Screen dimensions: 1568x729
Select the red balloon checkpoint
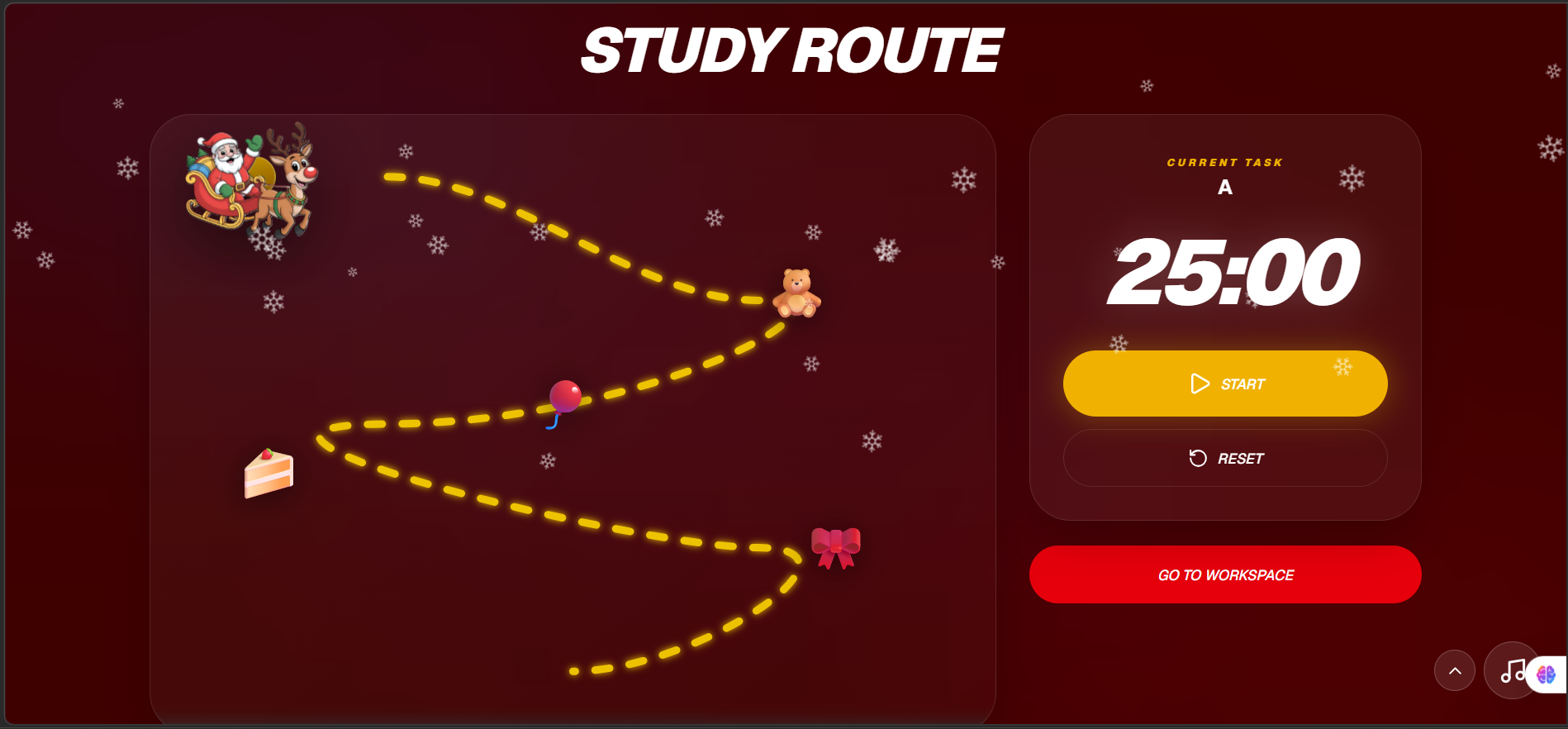pyautogui.click(x=564, y=398)
